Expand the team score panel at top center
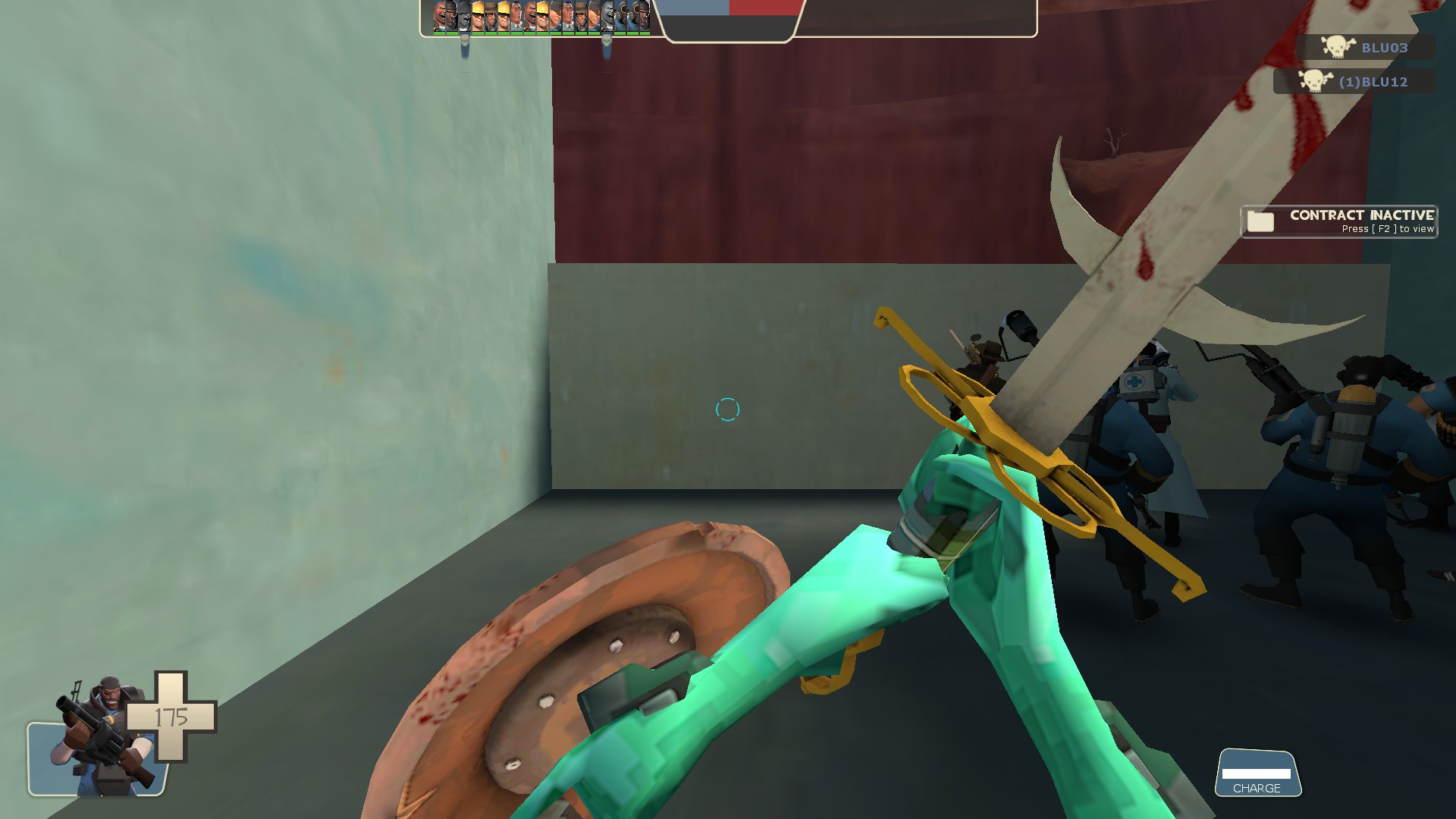Image resolution: width=1456 pixels, height=819 pixels. [730, 15]
